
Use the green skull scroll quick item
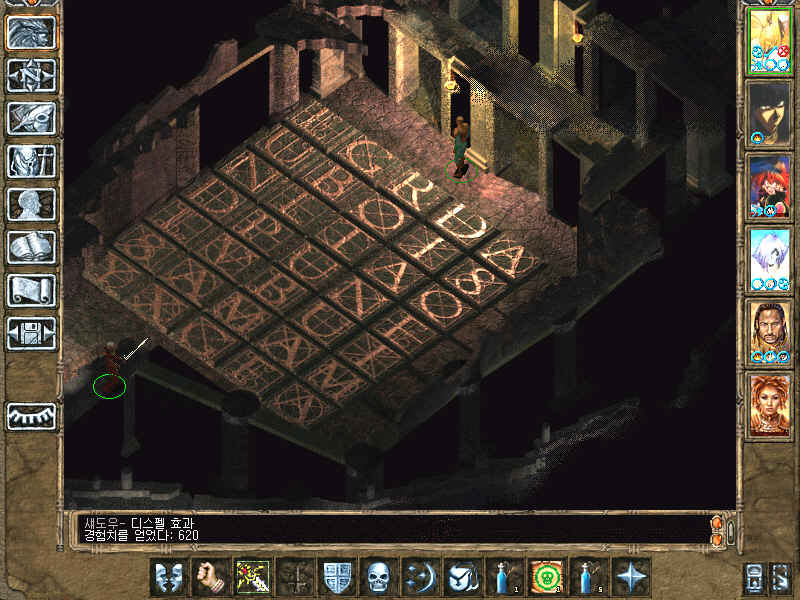pos(545,577)
